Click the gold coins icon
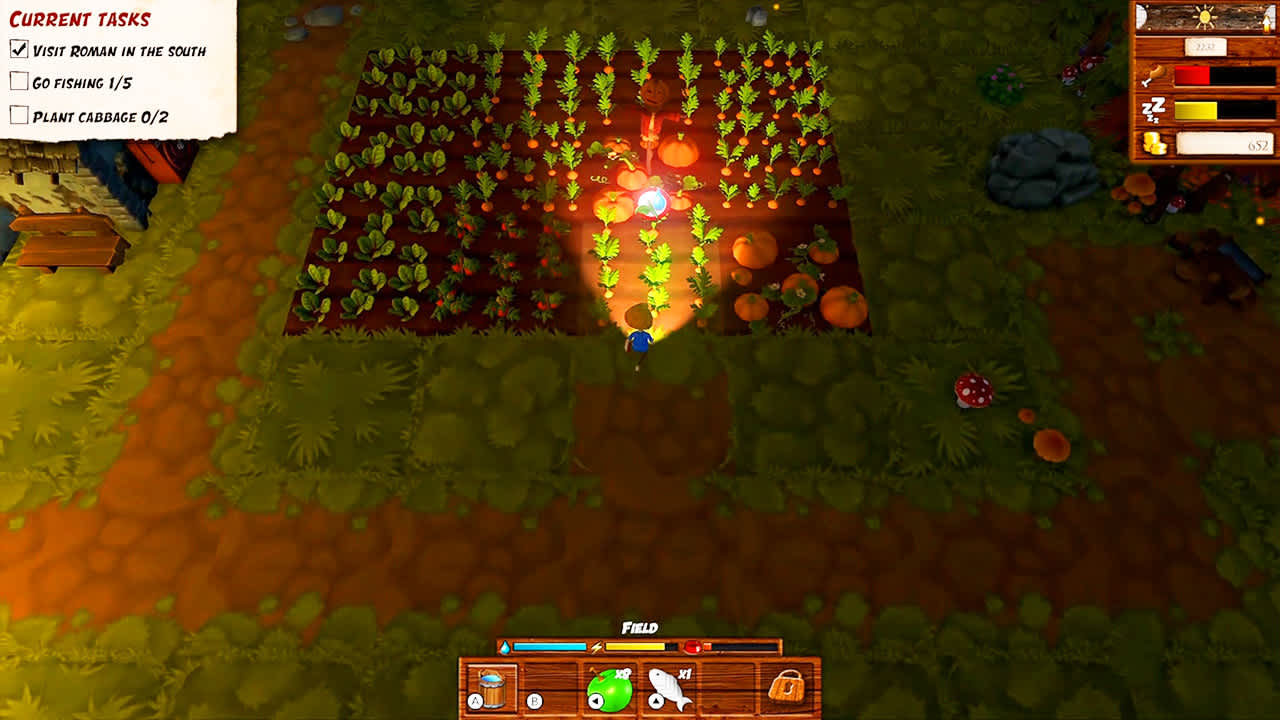 [x=1154, y=142]
